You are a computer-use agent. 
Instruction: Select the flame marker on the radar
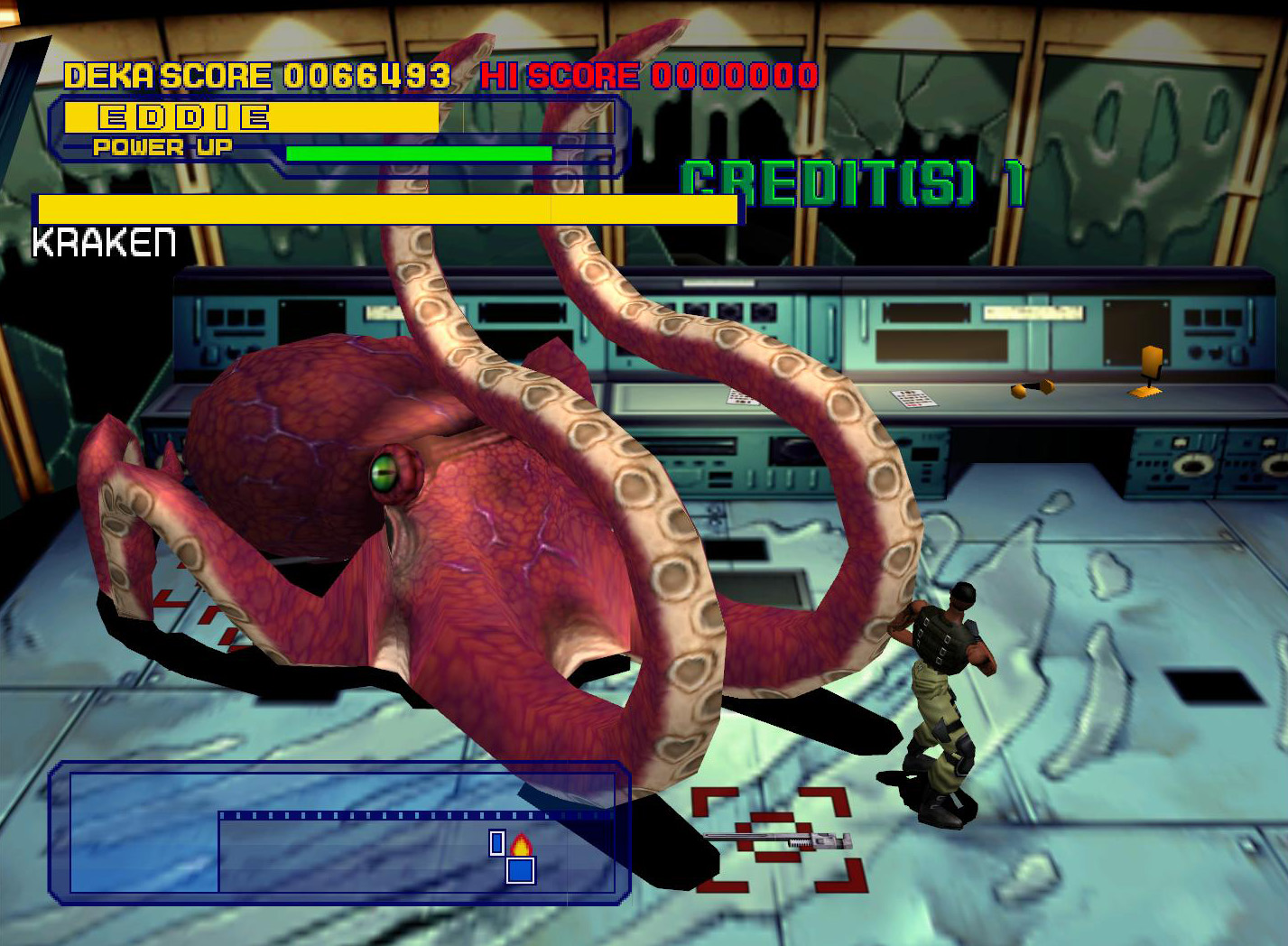tap(521, 846)
